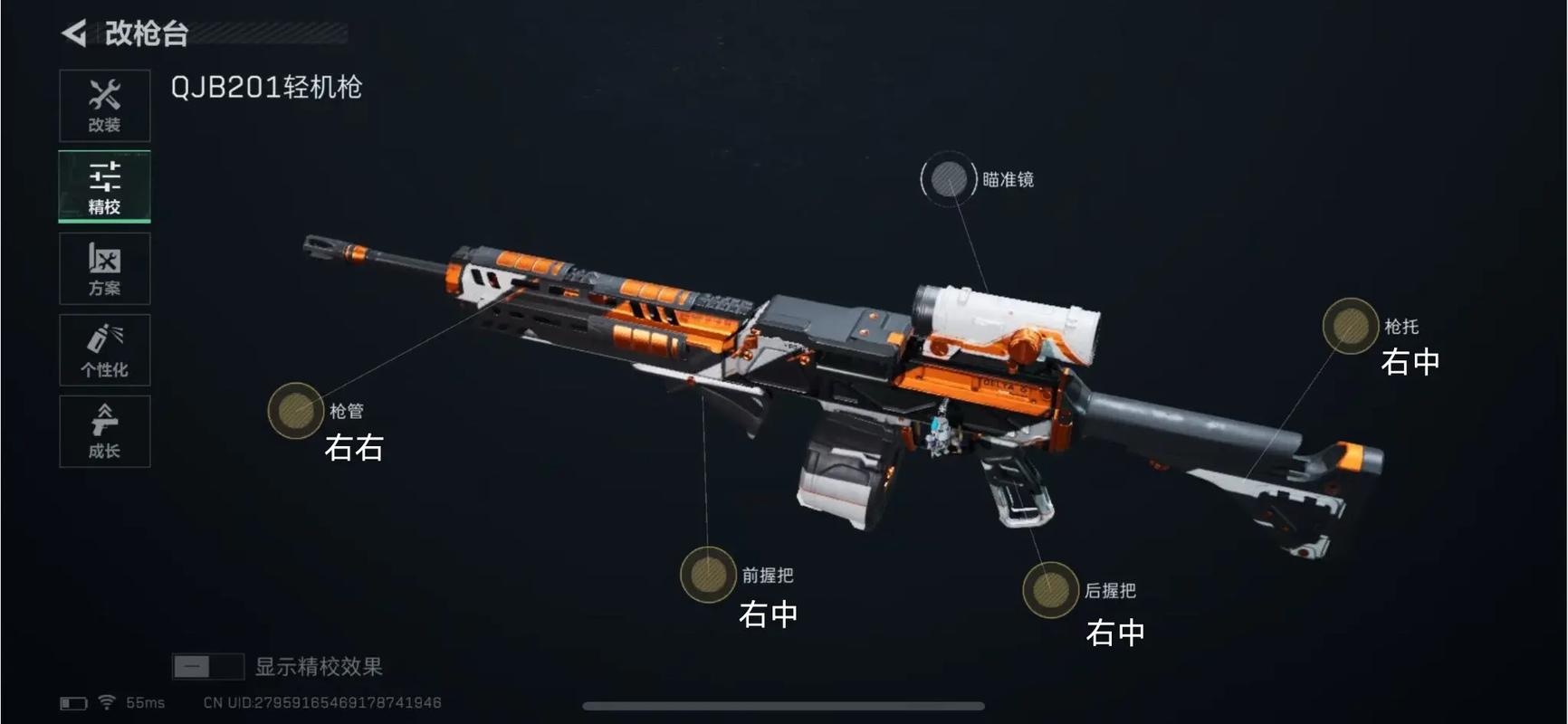
Task: Click the 枪管 barrel attachment circle
Action: coord(294,412)
